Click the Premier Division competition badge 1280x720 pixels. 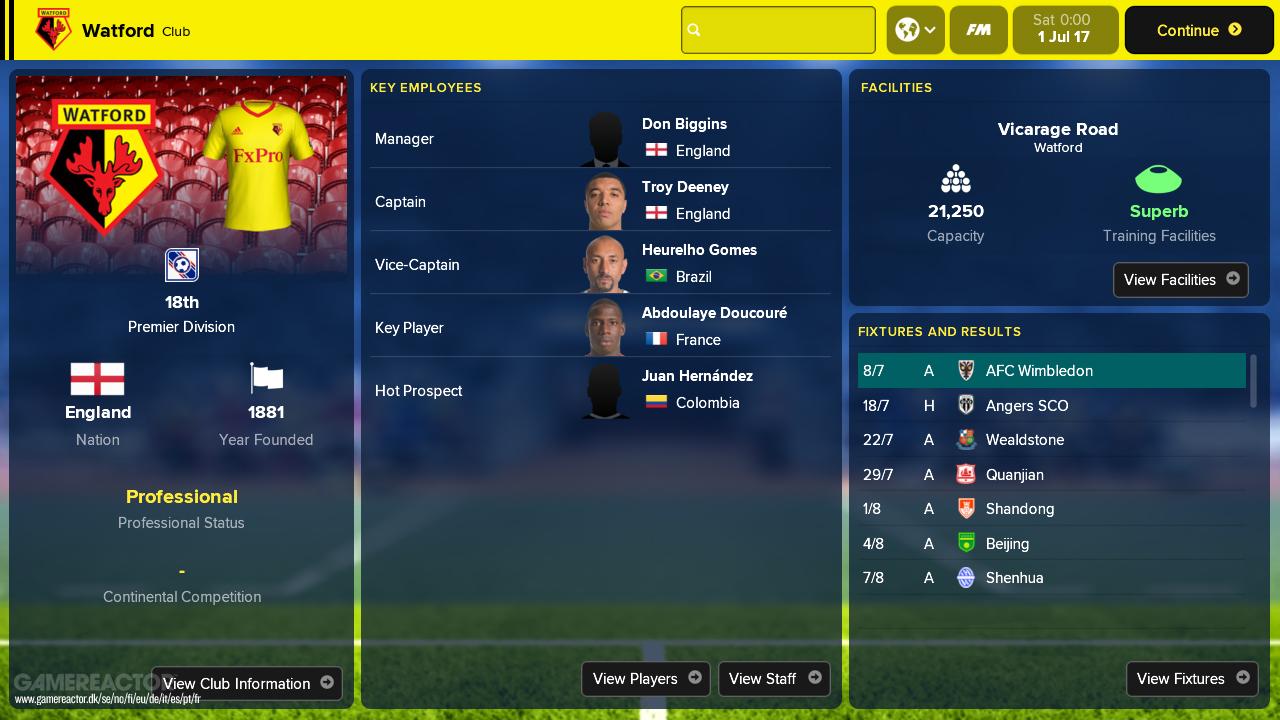[181, 265]
